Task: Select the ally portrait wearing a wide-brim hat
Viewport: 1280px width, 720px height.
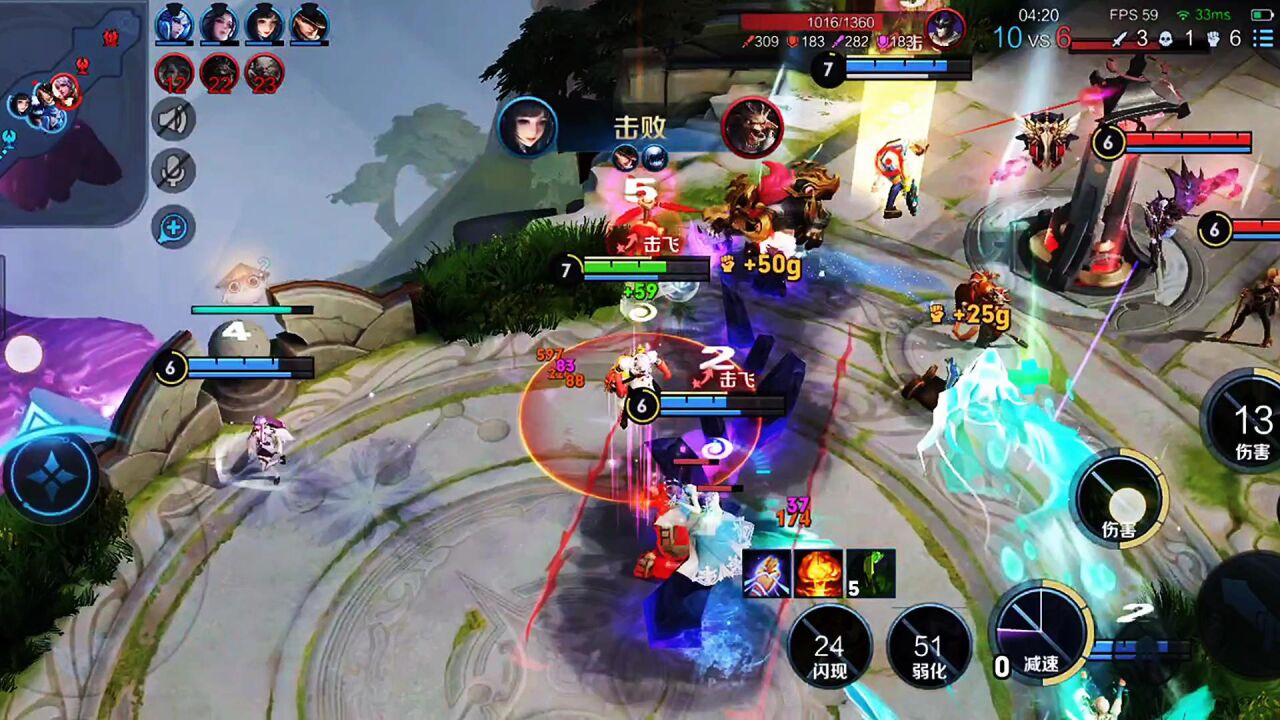Action: point(310,24)
